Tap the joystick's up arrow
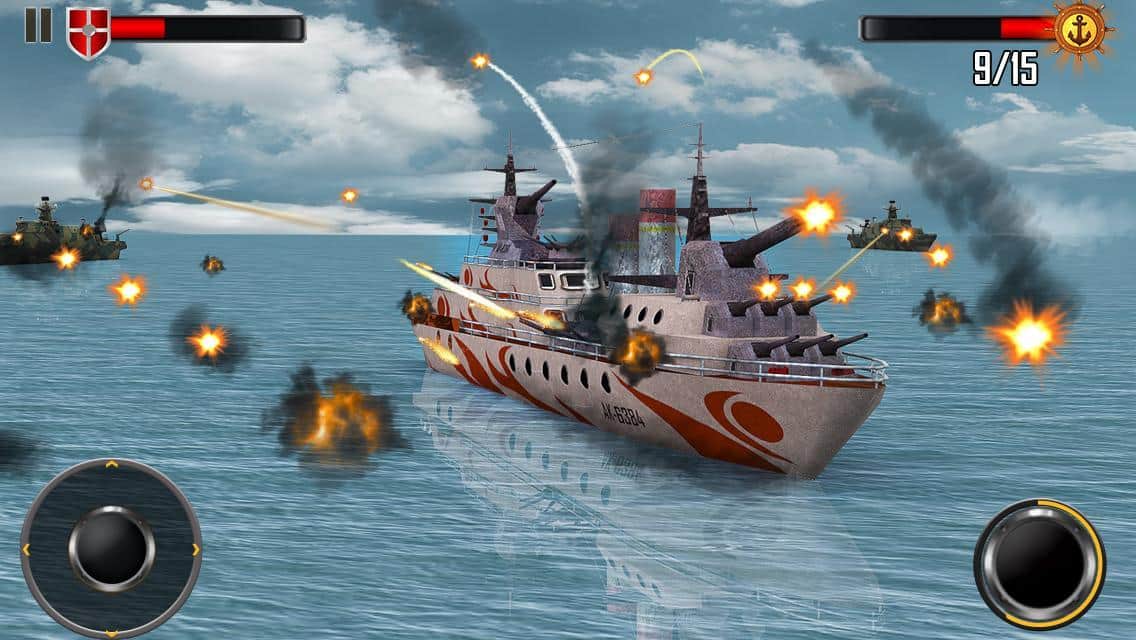Viewport: 1136px width, 640px height. pos(111,465)
